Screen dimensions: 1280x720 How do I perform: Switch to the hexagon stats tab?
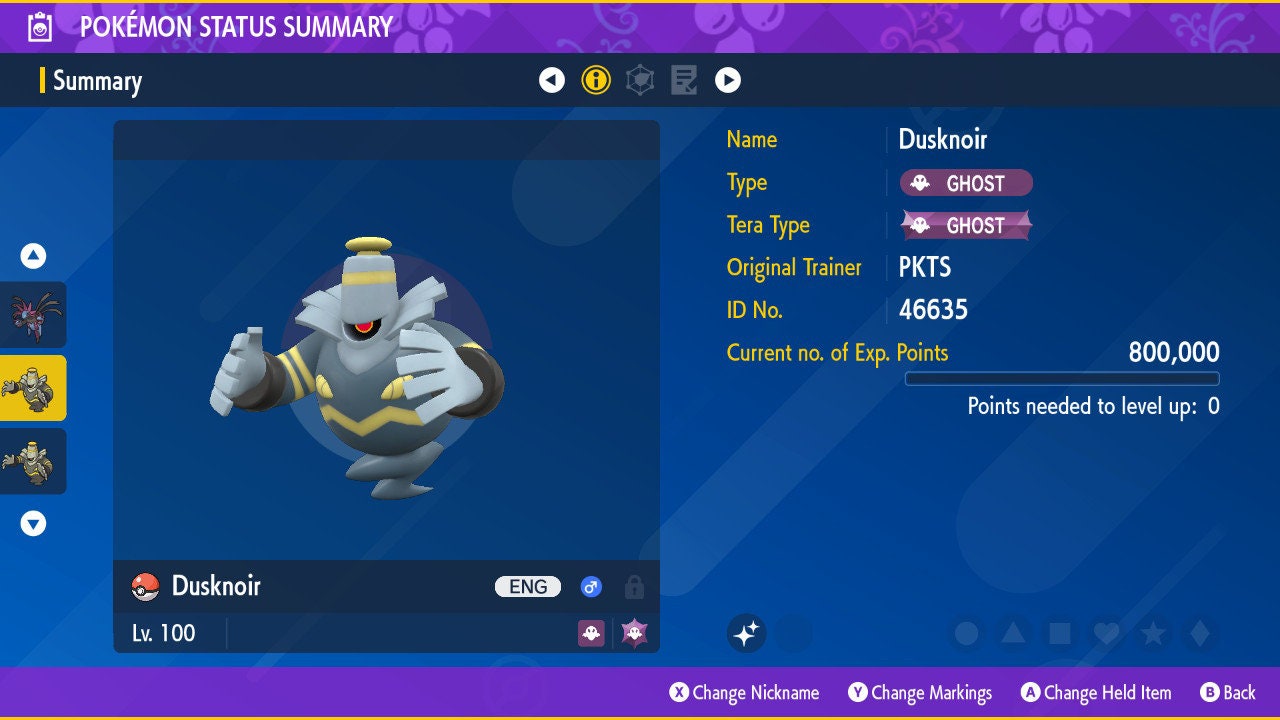640,80
